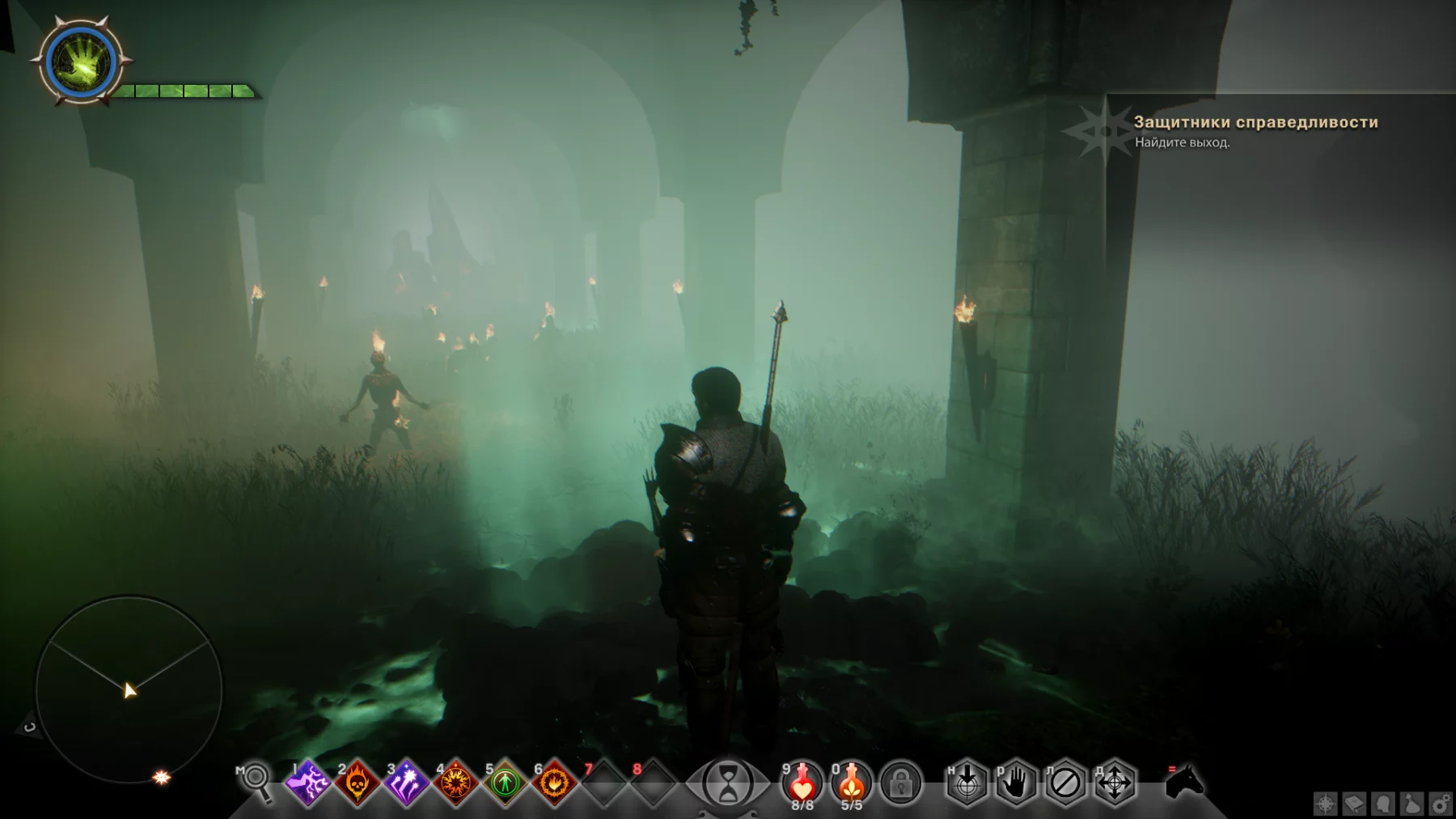This screenshot has height=819, width=1456.
Task: Drink the red heart health potion
Action: pos(802,783)
